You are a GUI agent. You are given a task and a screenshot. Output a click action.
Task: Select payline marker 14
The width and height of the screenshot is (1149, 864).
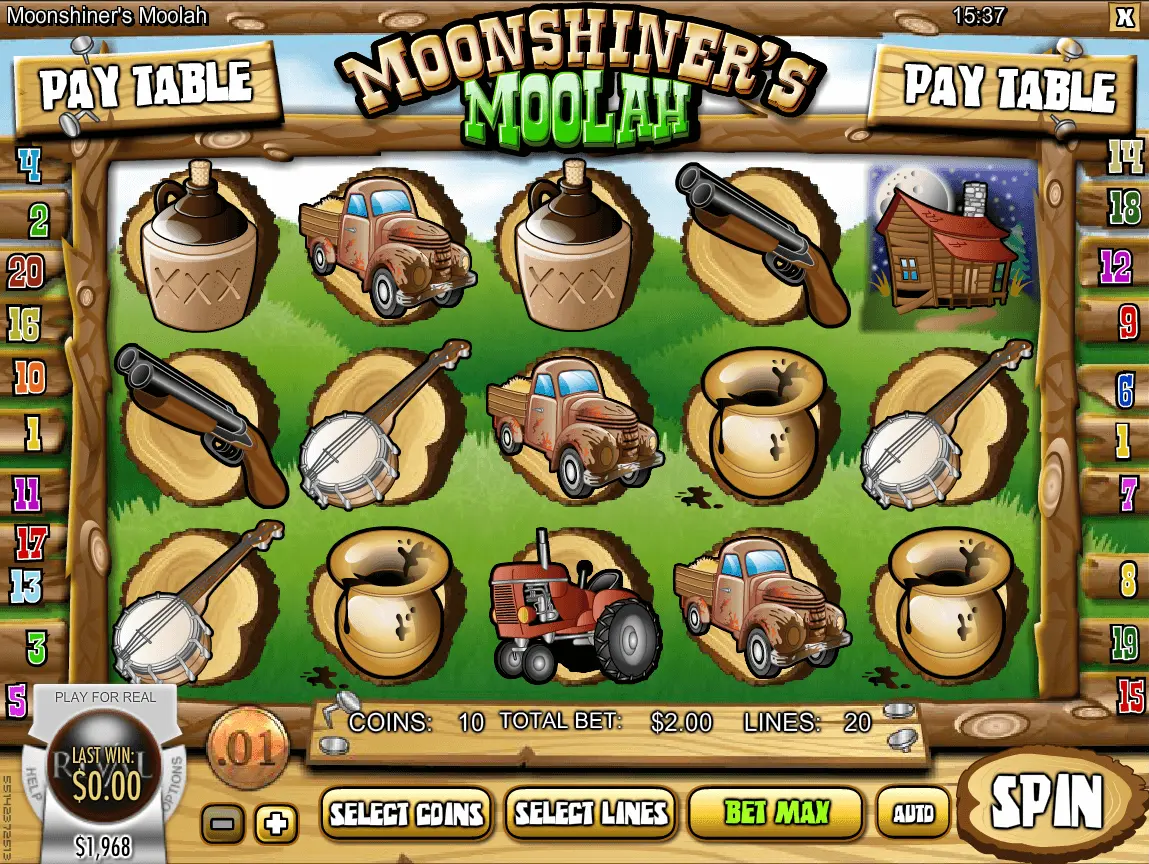pos(1125,157)
